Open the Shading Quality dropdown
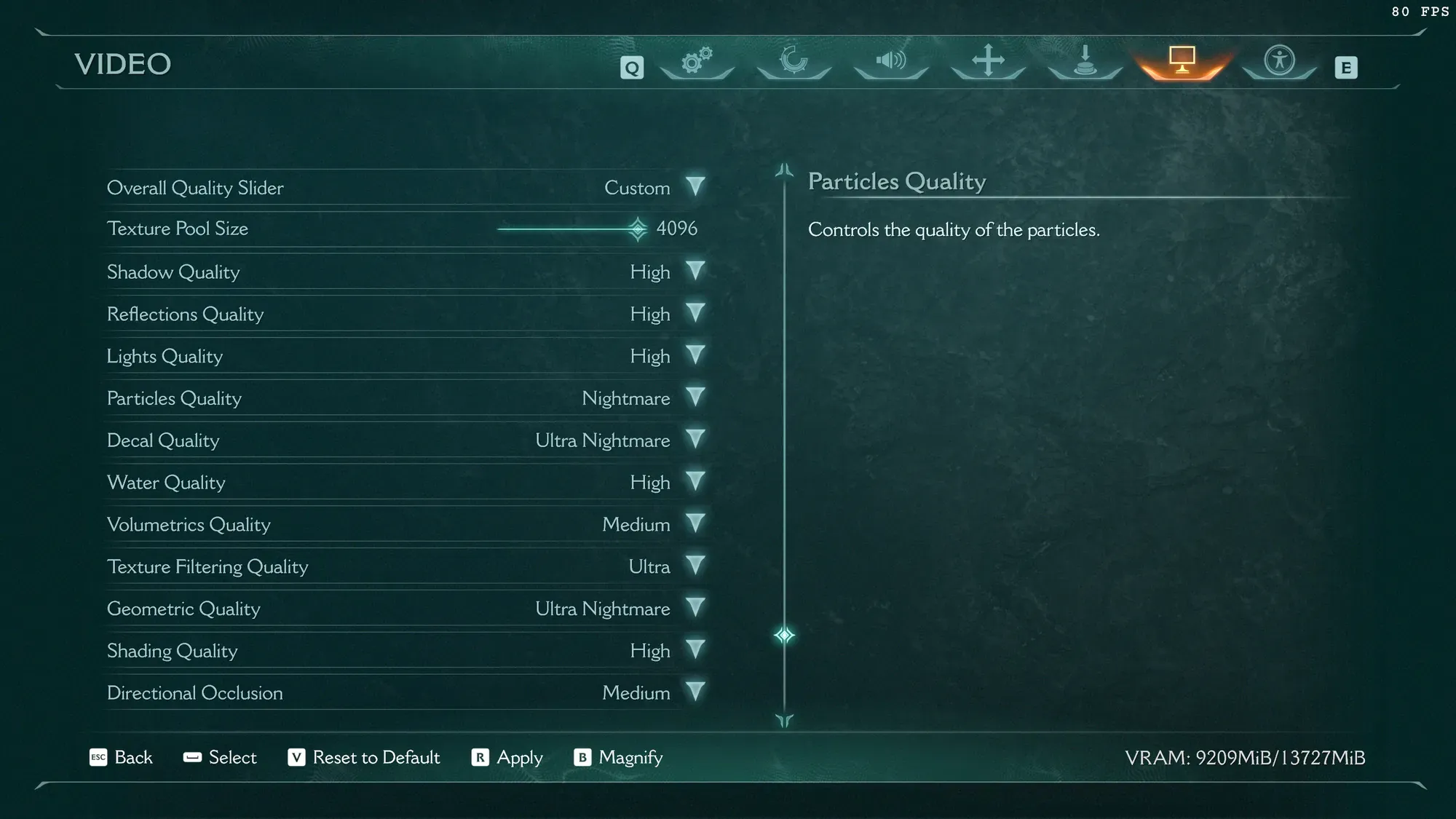This screenshot has width=1456, height=819. 695,650
